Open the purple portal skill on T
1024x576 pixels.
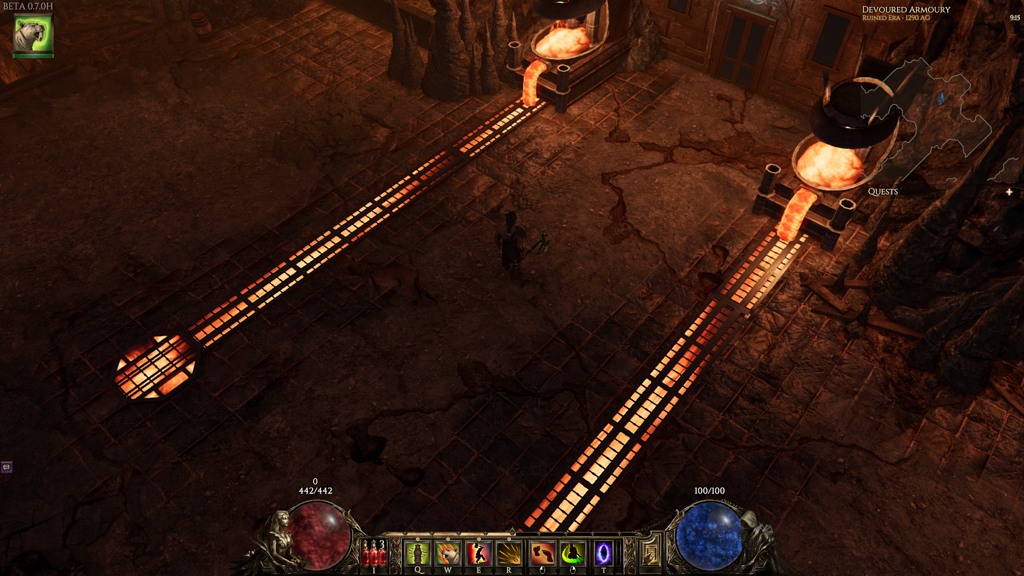point(603,552)
